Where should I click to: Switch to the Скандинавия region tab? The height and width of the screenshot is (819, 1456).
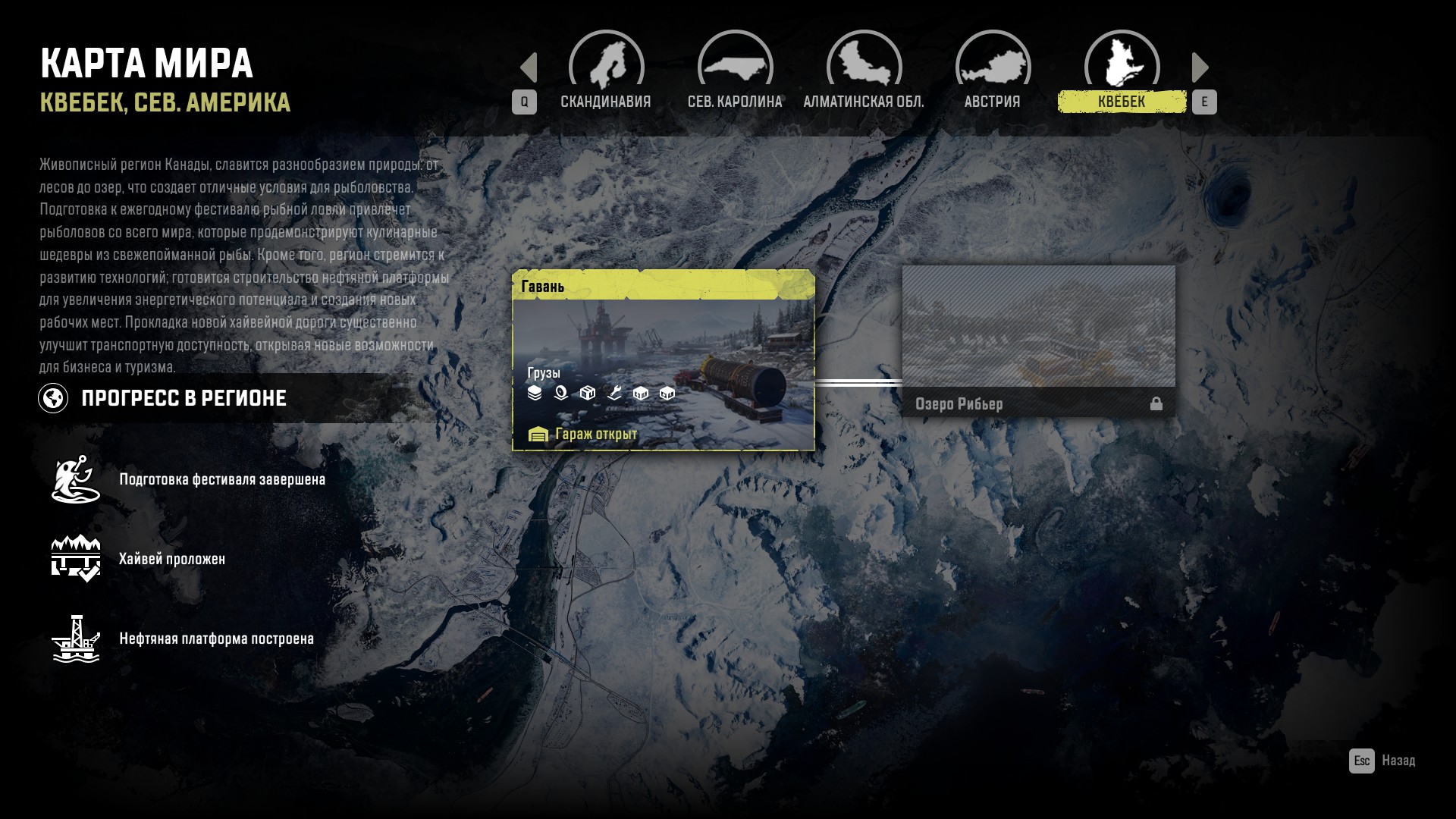pyautogui.click(x=606, y=72)
